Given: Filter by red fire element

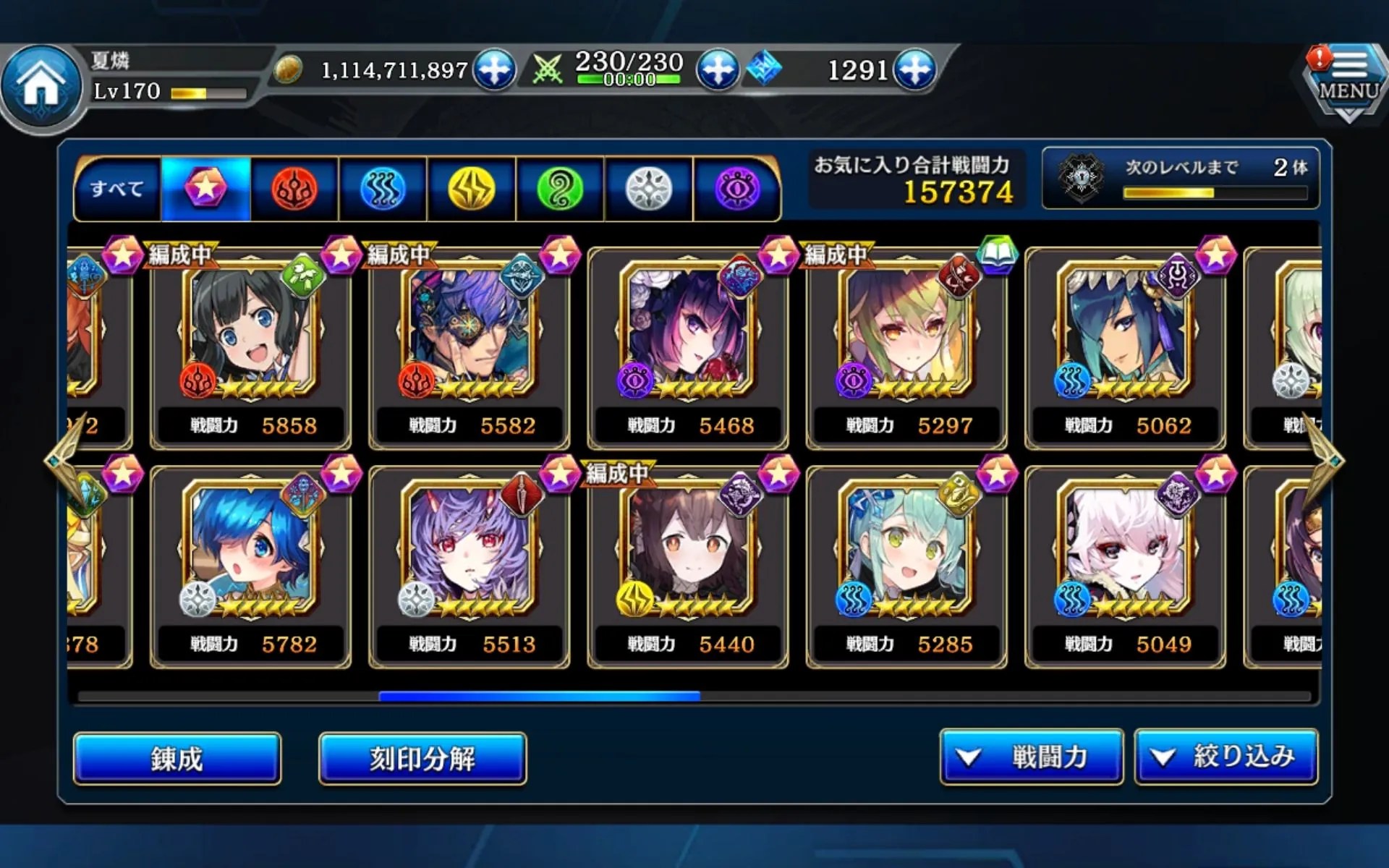Looking at the screenshot, I should tap(294, 190).
